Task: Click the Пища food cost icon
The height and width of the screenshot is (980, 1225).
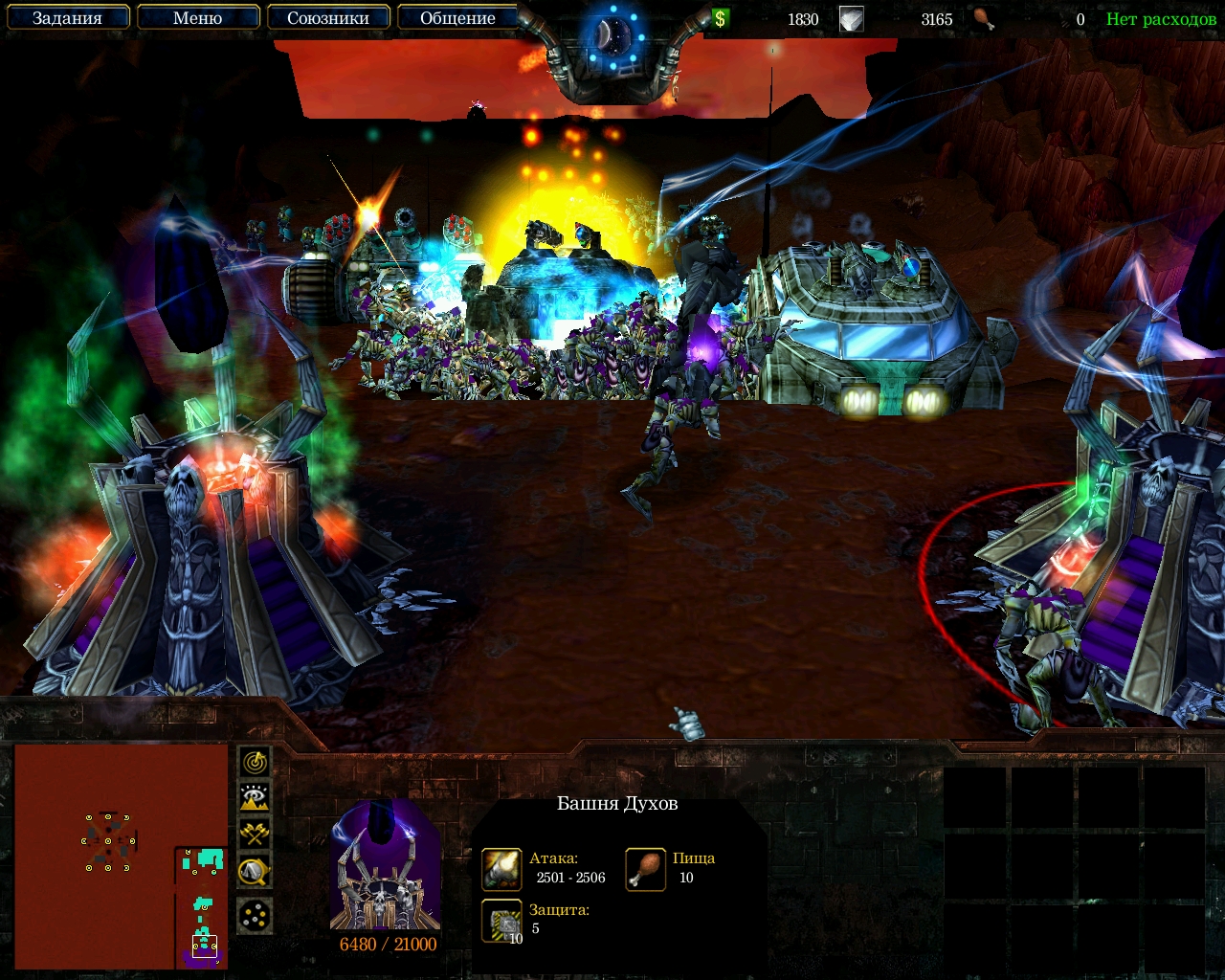Action: [x=646, y=869]
